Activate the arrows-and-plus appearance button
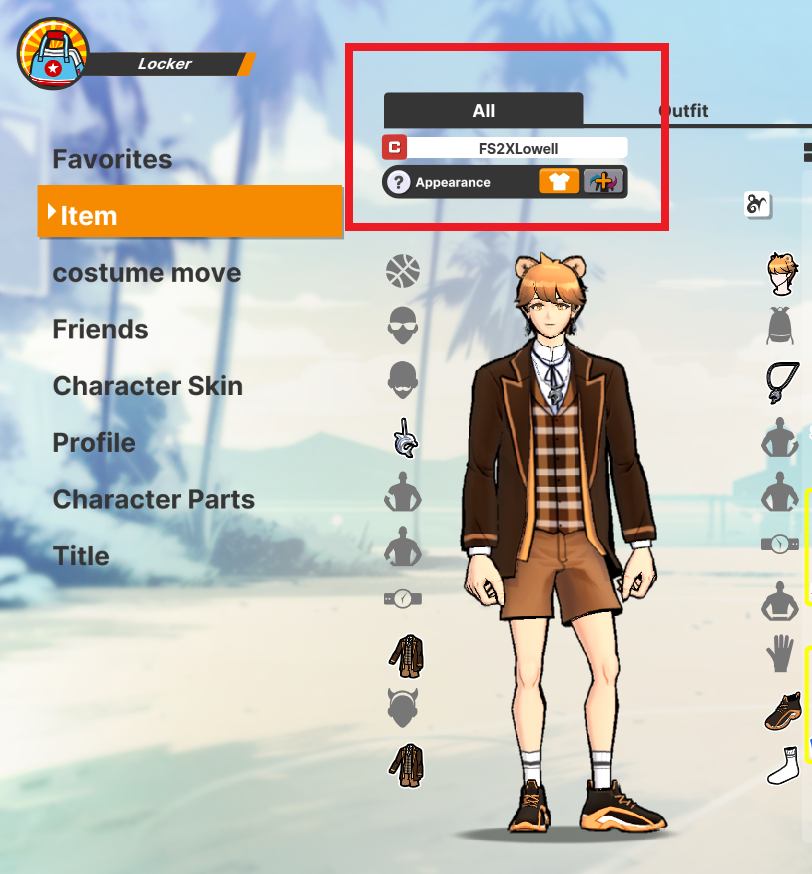The image size is (812, 874). [603, 182]
